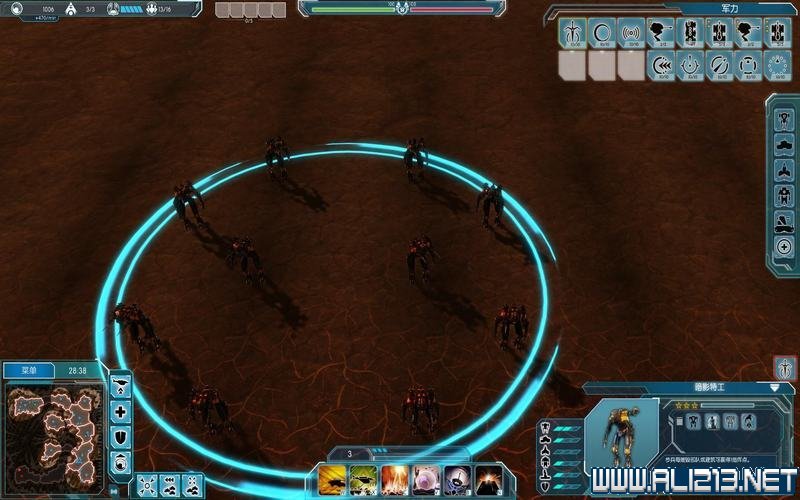Select the triple-chevron rewind upgrade icon
The width and height of the screenshot is (800, 500).
(661, 66)
